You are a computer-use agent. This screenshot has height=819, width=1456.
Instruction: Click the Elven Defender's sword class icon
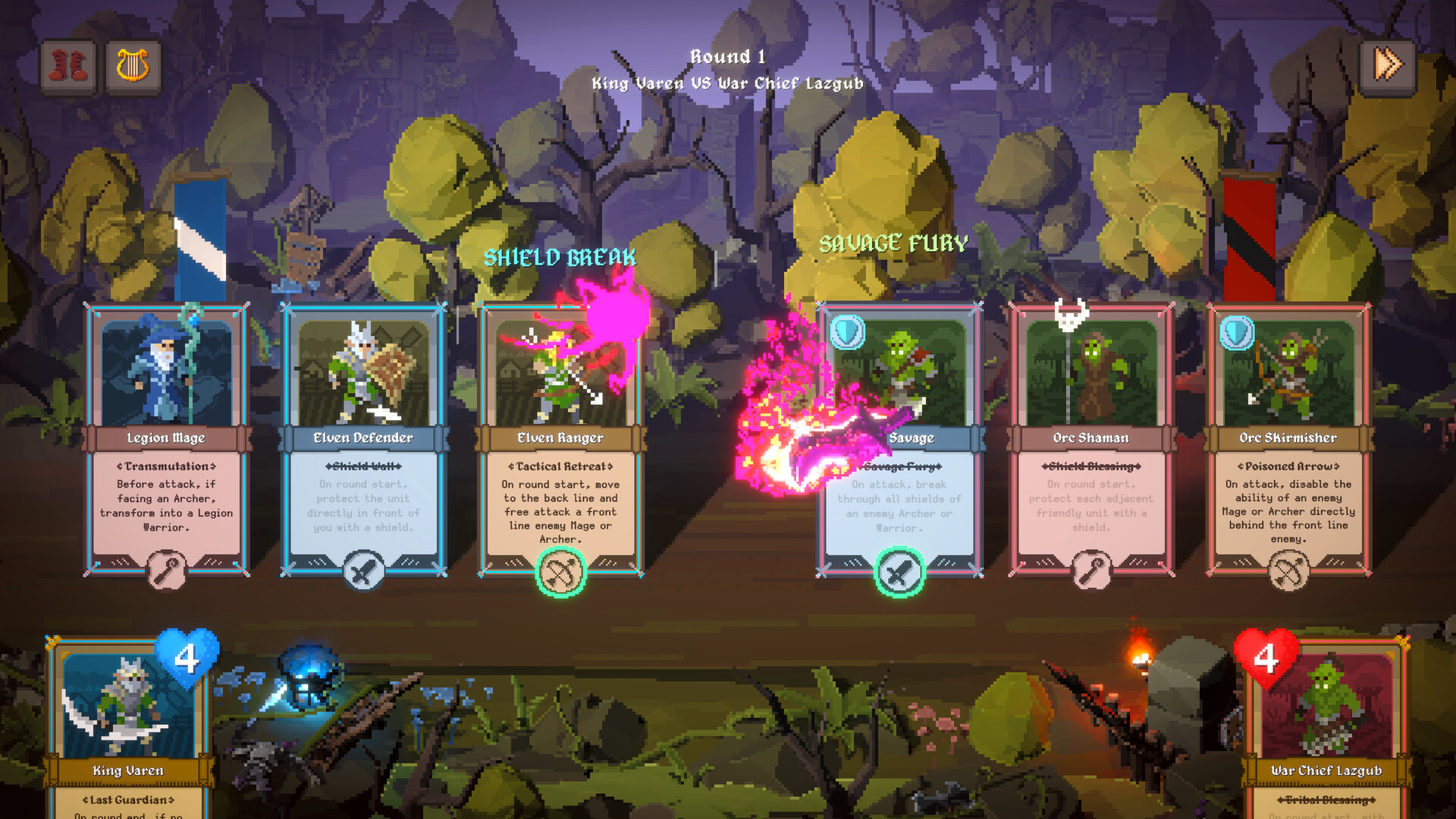pos(363,571)
